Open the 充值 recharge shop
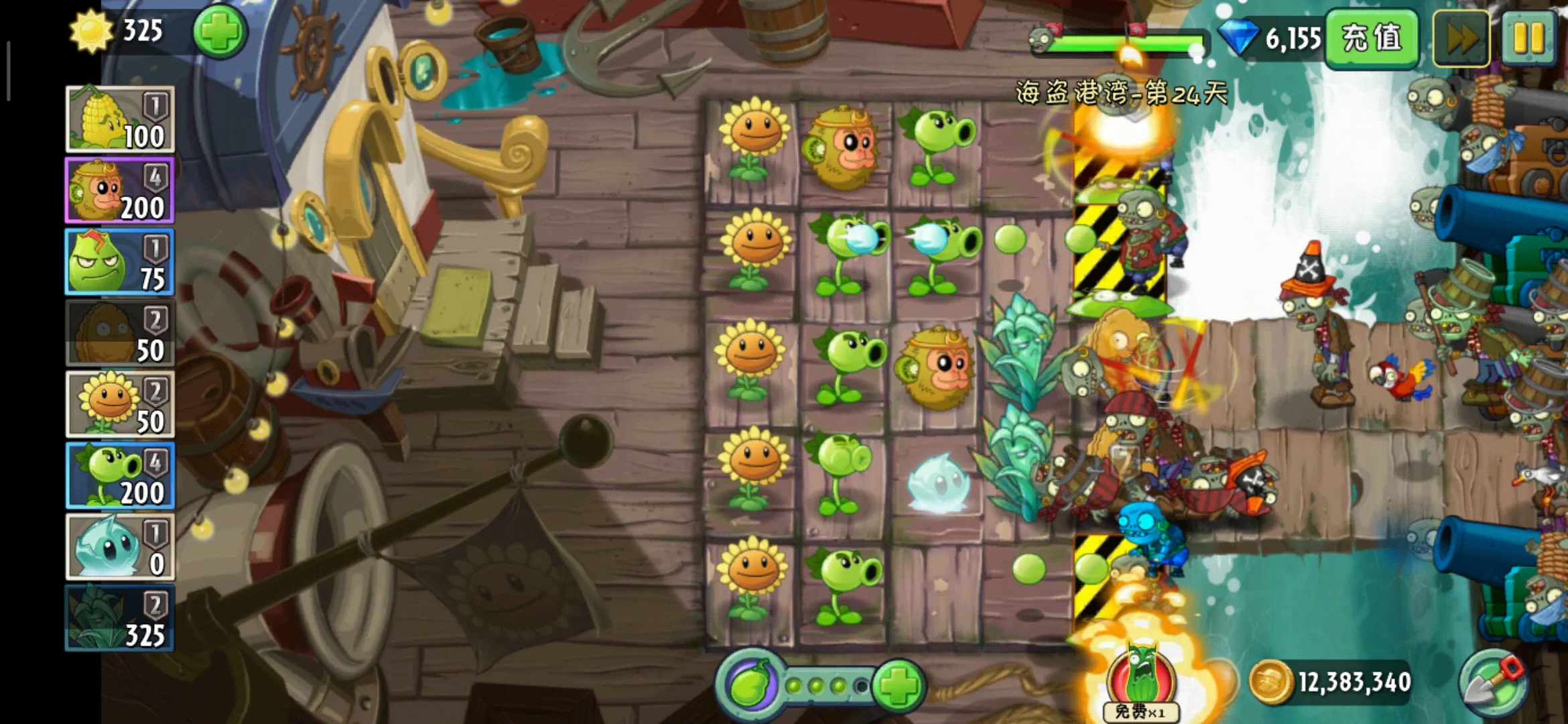 [x=1372, y=38]
